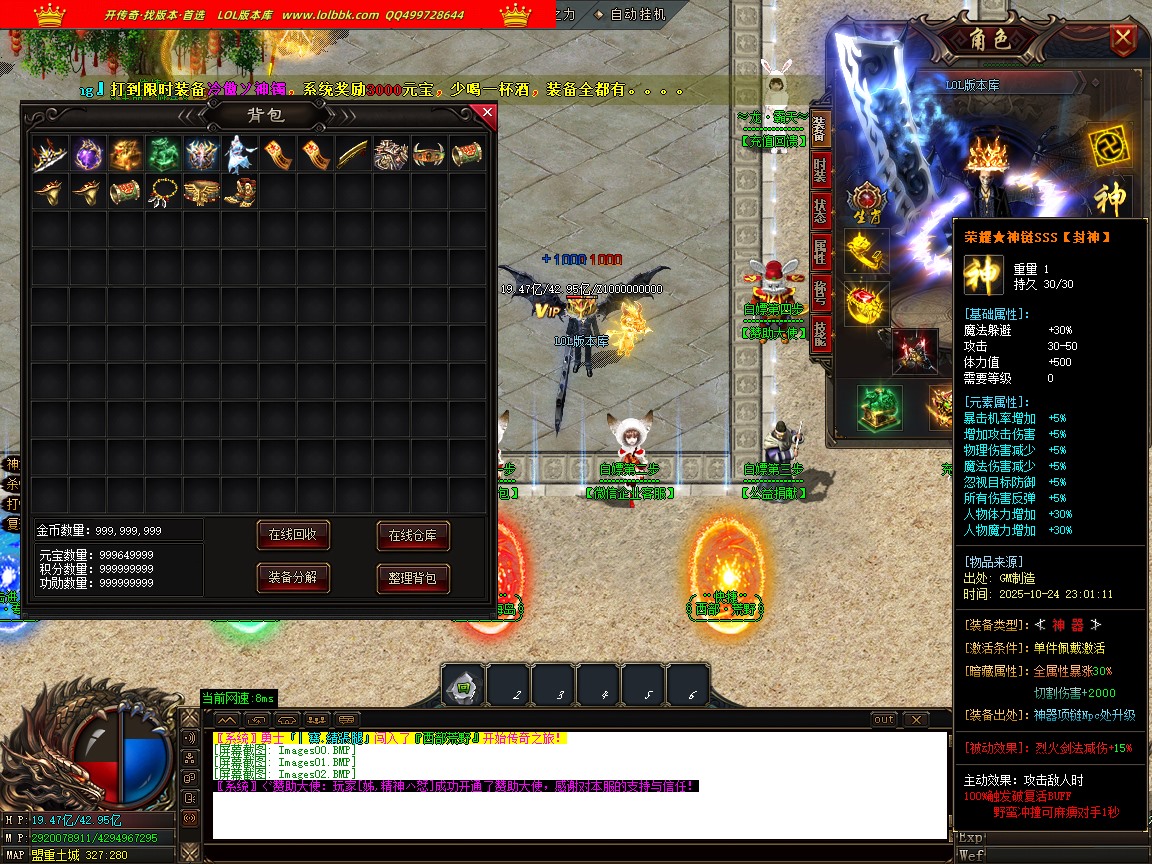Close the 角色 character panel
1152x864 pixels.
click(1123, 40)
